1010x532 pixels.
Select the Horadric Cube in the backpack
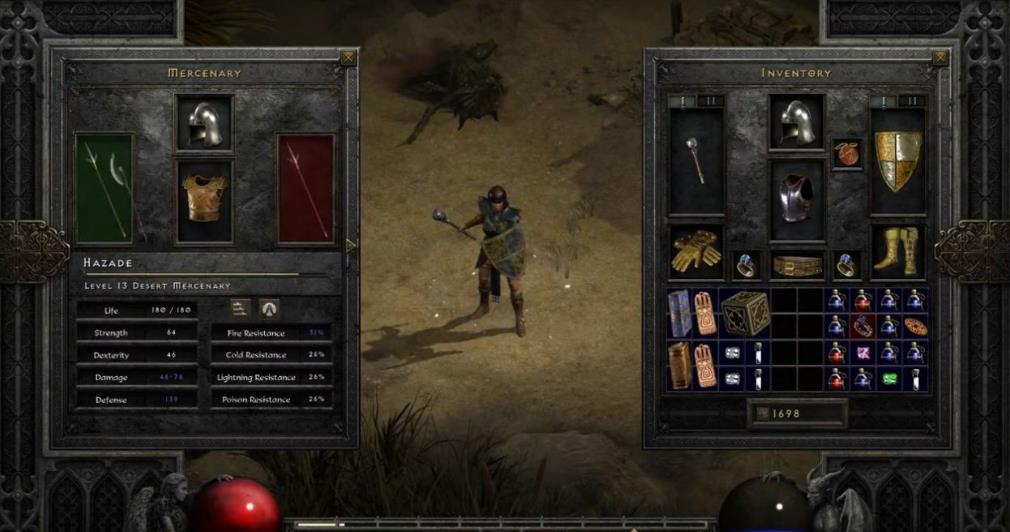pos(746,313)
